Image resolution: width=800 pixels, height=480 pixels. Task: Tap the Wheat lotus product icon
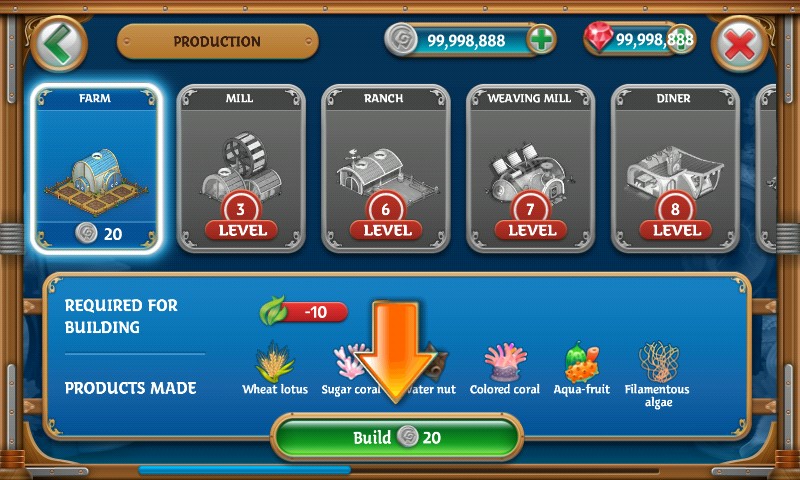pyautogui.click(x=273, y=362)
